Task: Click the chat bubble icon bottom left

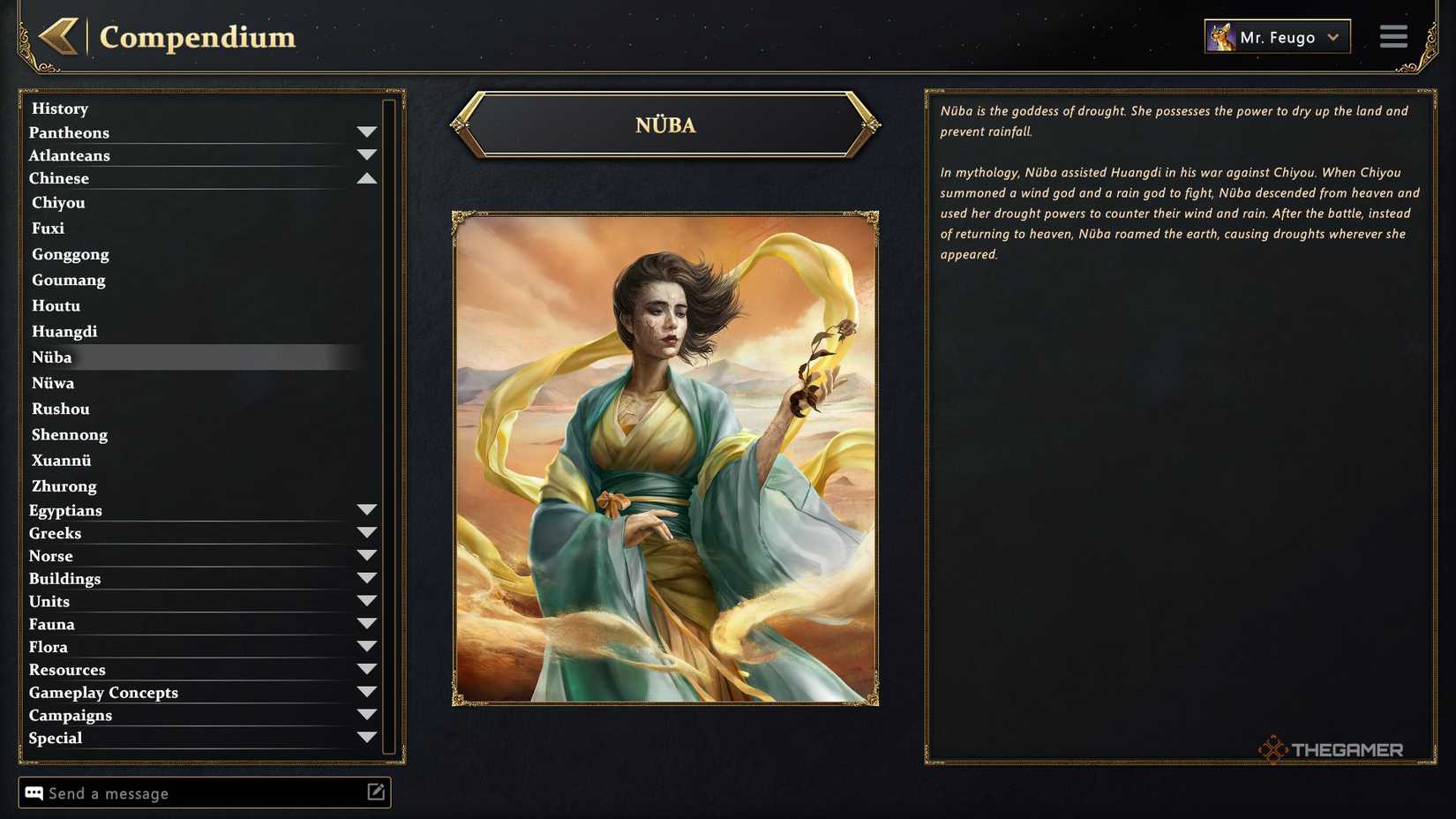Action: [x=33, y=793]
